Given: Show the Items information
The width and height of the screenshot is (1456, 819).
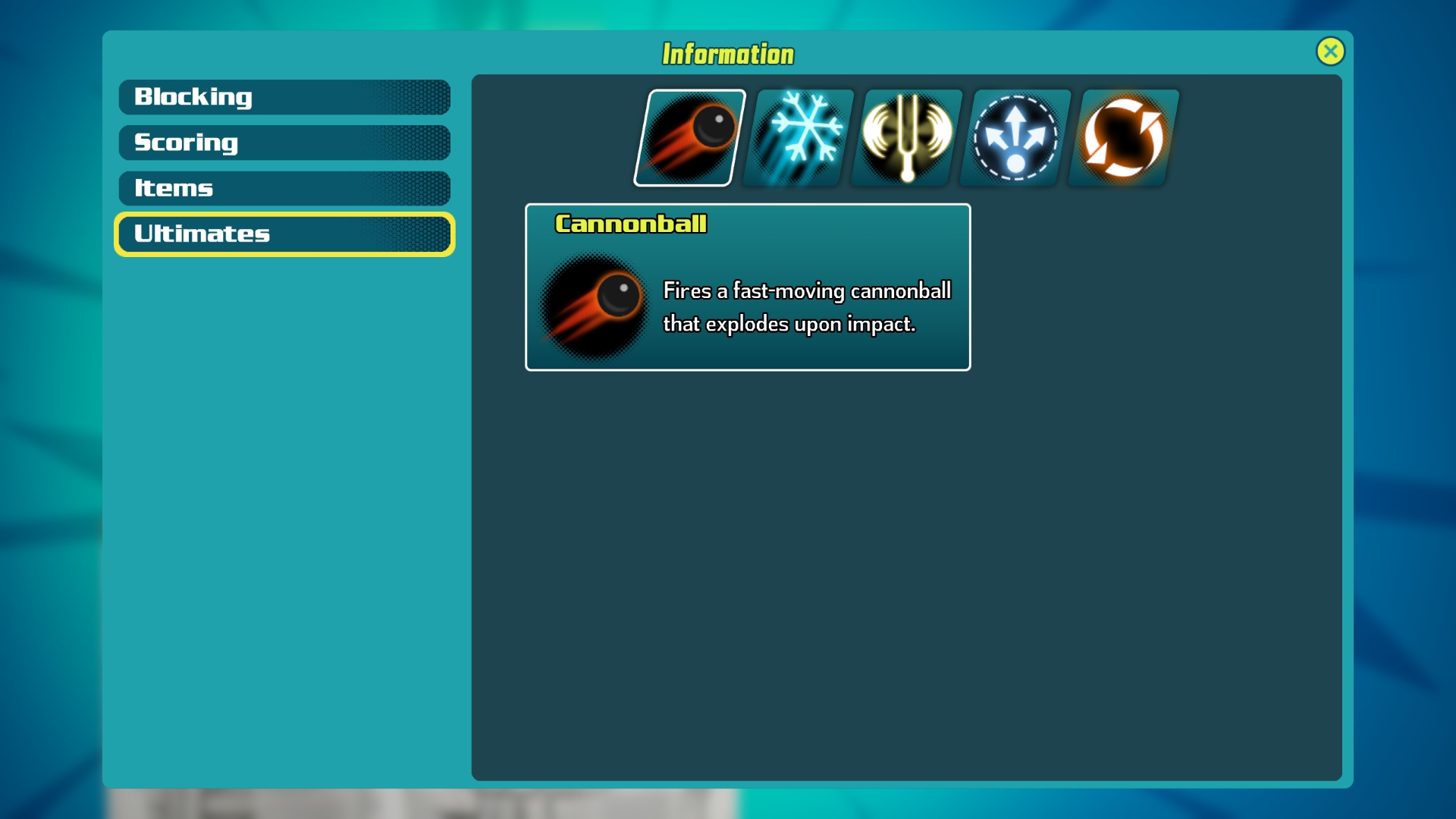Looking at the screenshot, I should pos(284,188).
